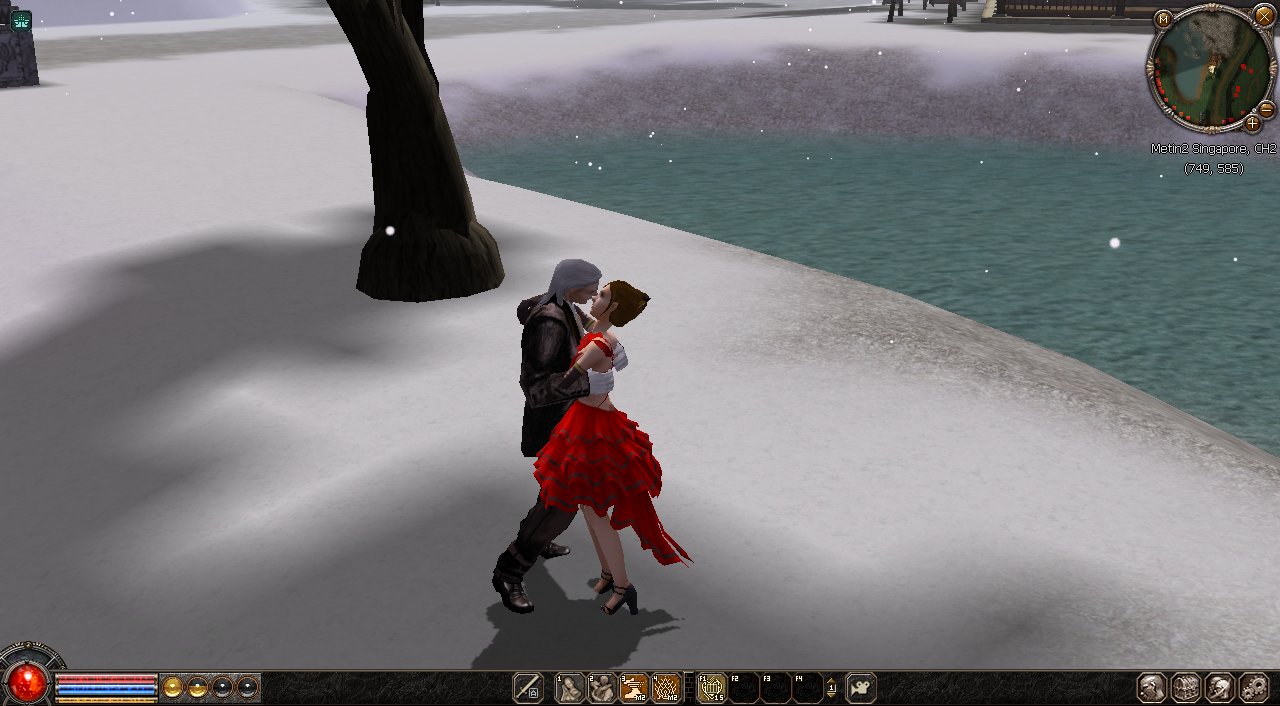
Task: Close the minimap with the X button
Action: pyautogui.click(x=1265, y=15)
